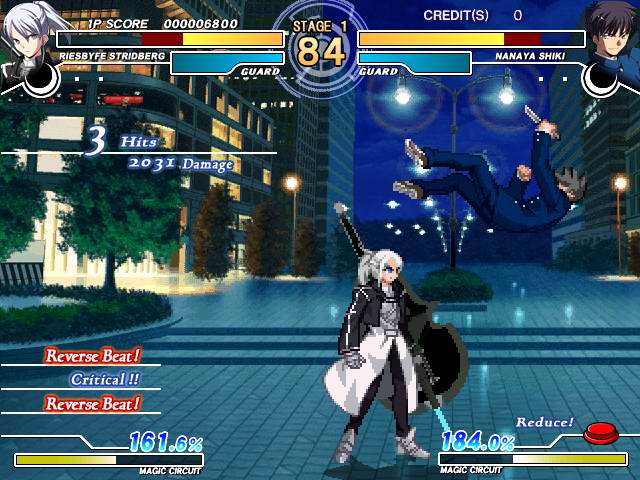
Task: Click the red Reduce! button icon
Action: coord(599,432)
